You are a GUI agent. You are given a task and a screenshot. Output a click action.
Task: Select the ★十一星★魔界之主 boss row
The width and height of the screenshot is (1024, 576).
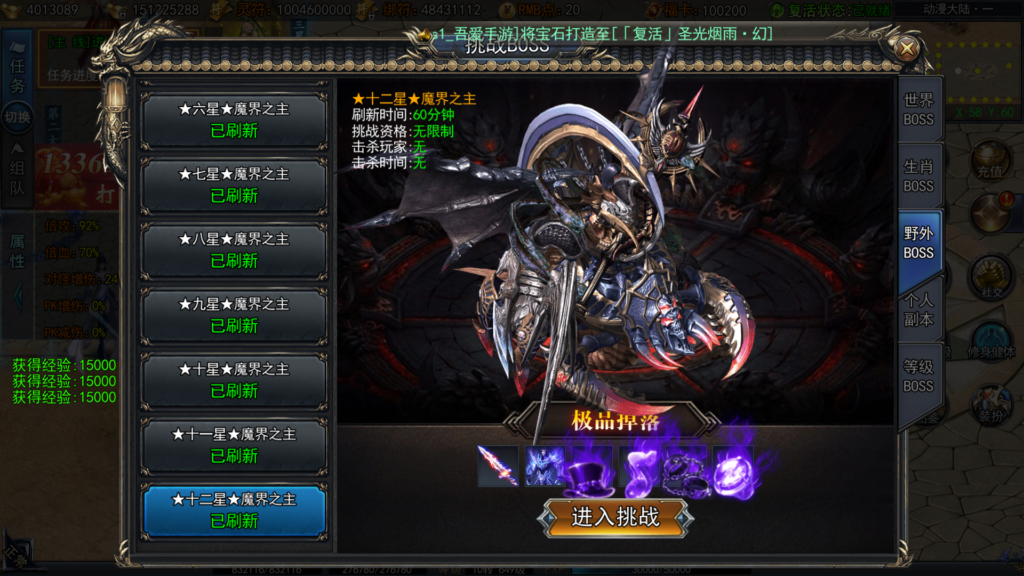234,445
